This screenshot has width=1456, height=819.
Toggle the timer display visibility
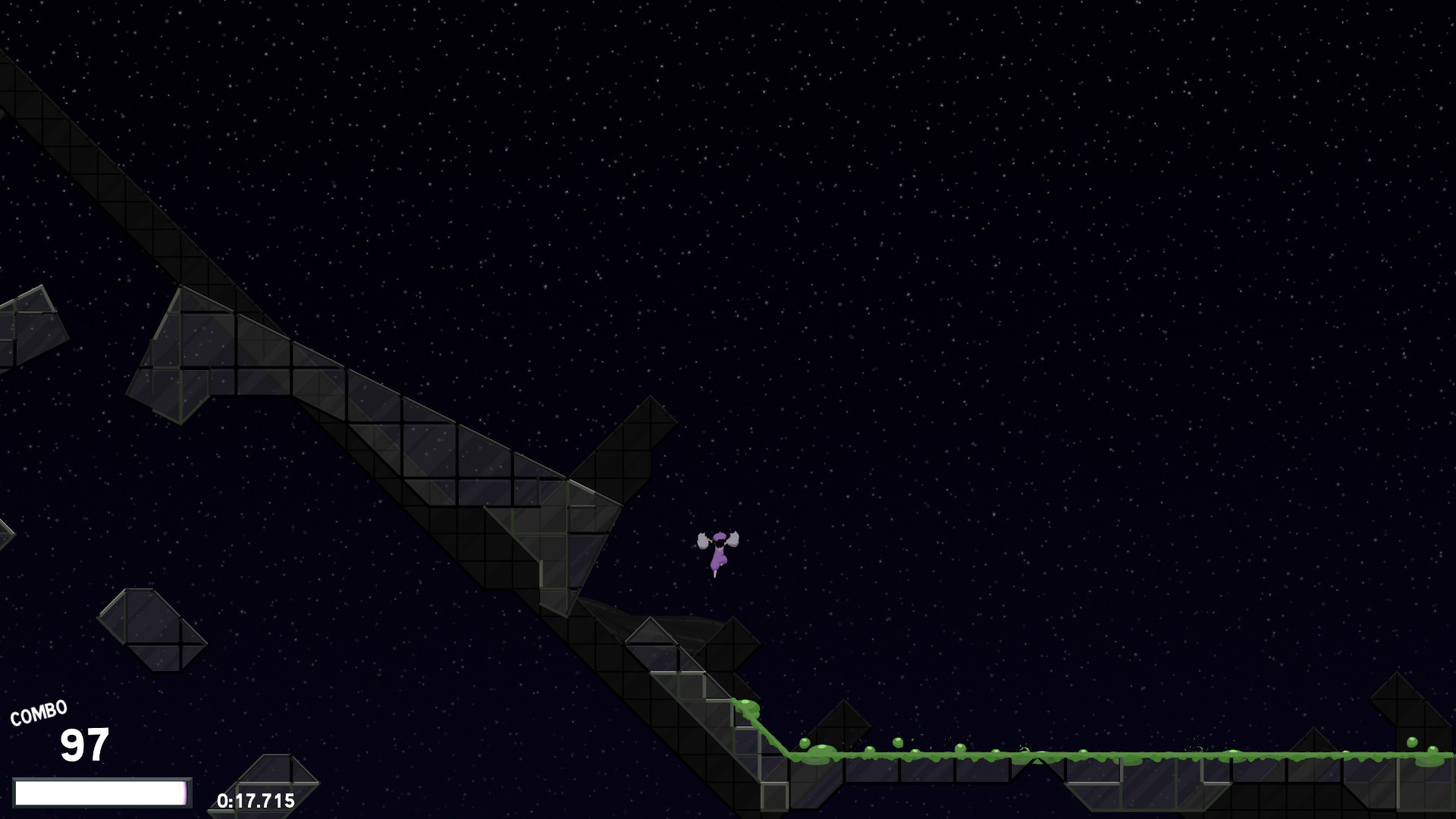[x=255, y=800]
